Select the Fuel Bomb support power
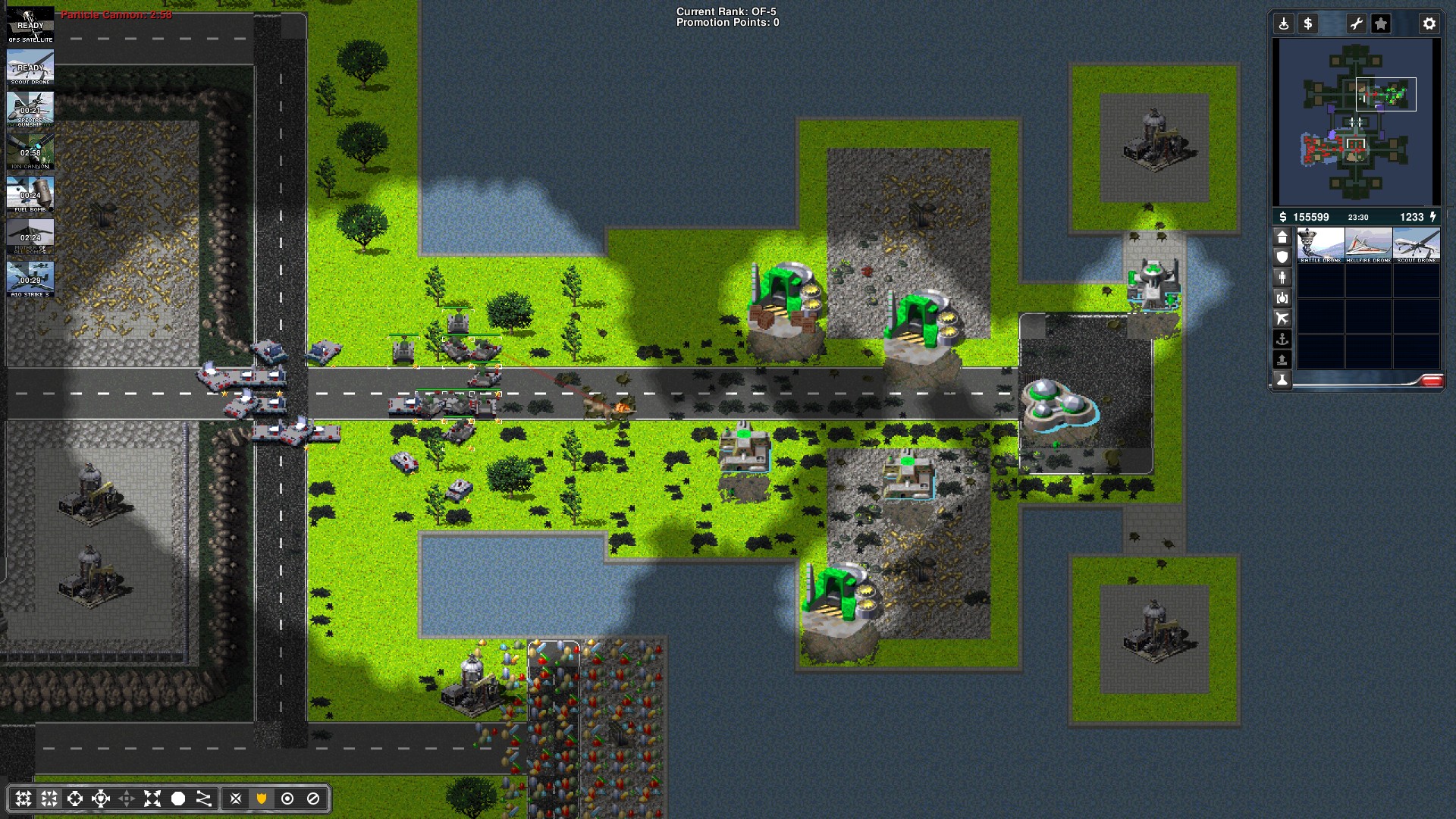This screenshot has width=1456, height=819. pos(30,195)
